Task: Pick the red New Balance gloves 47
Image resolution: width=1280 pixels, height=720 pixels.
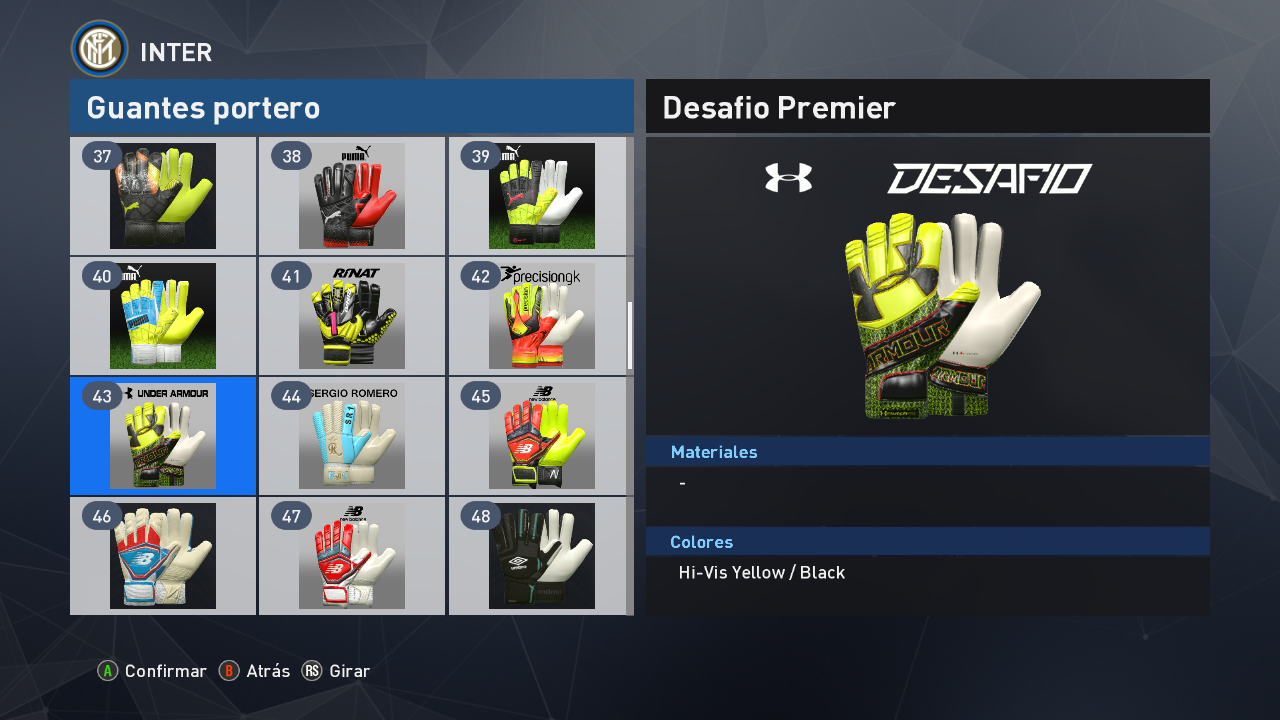Action: 352,556
